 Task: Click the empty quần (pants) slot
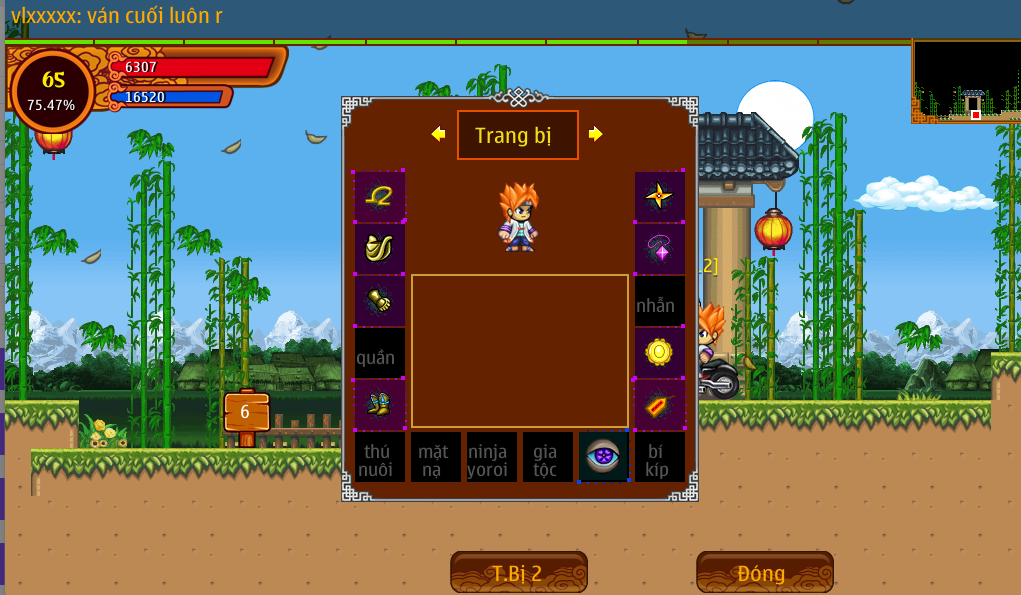[x=380, y=353]
